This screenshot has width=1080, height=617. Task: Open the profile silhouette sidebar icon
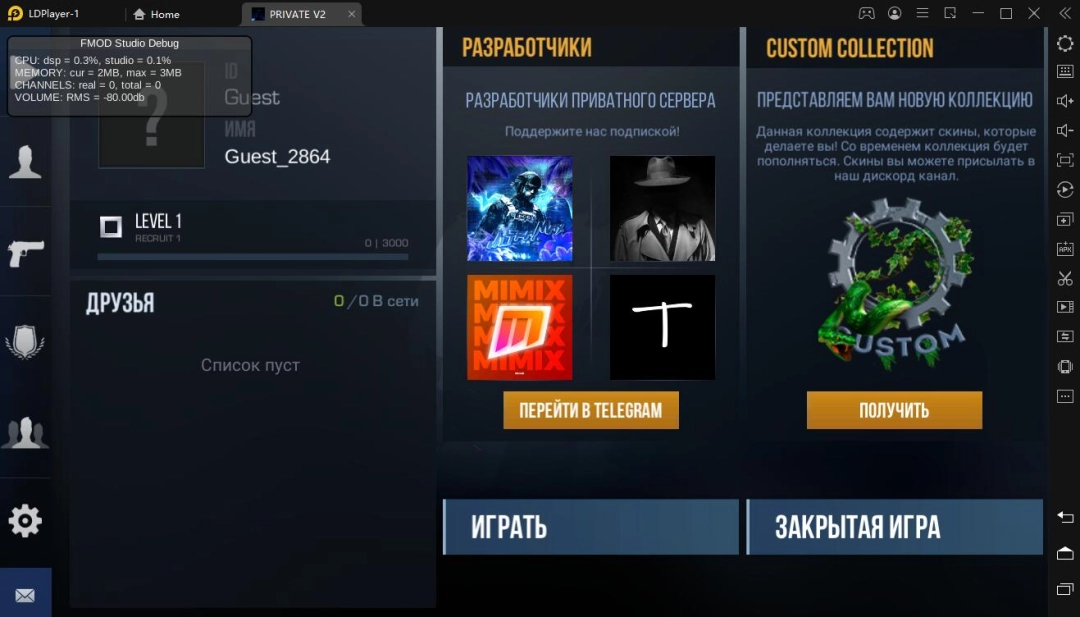tap(25, 161)
